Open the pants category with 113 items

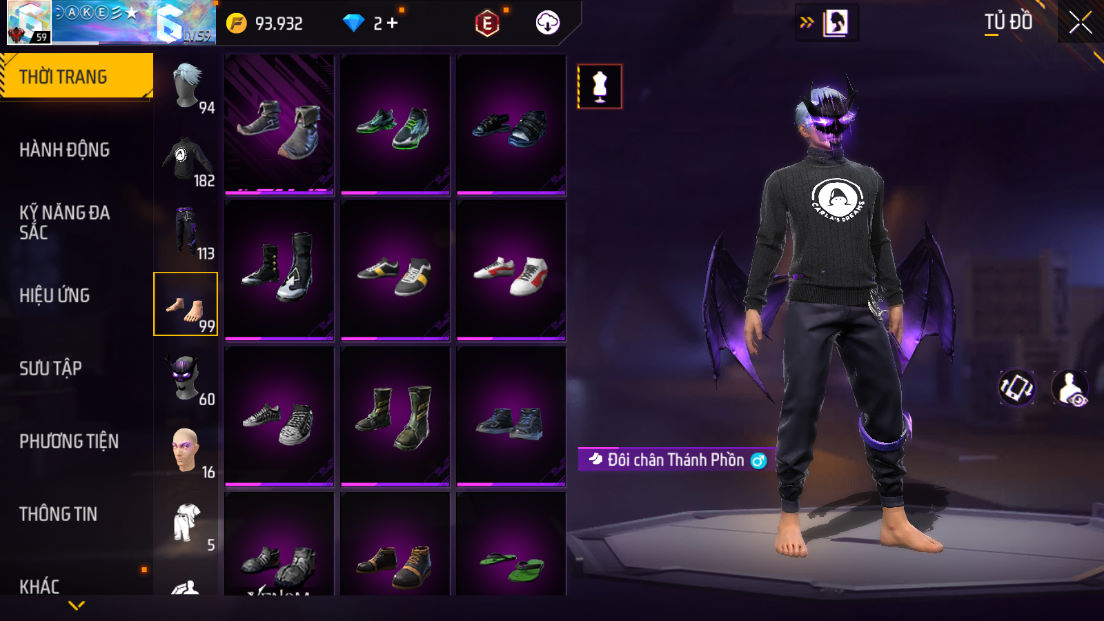click(x=186, y=232)
